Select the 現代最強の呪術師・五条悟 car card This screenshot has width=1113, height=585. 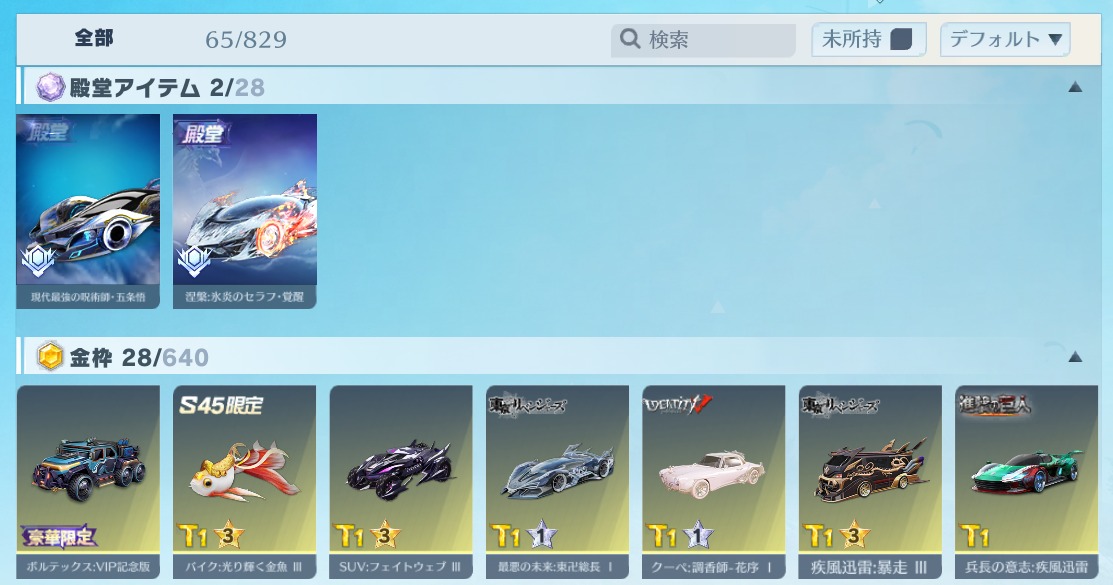88,210
